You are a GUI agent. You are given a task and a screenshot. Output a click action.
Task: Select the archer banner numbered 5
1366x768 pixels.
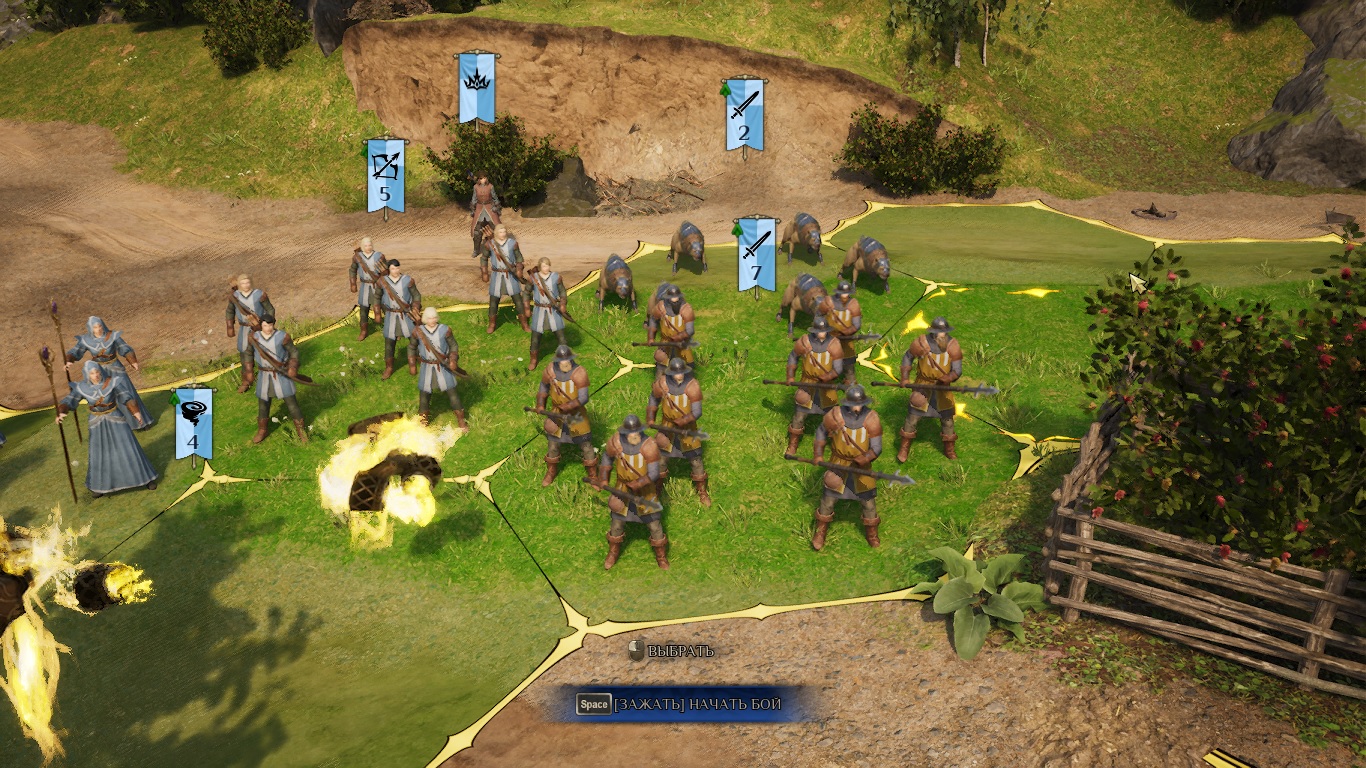pos(386,174)
